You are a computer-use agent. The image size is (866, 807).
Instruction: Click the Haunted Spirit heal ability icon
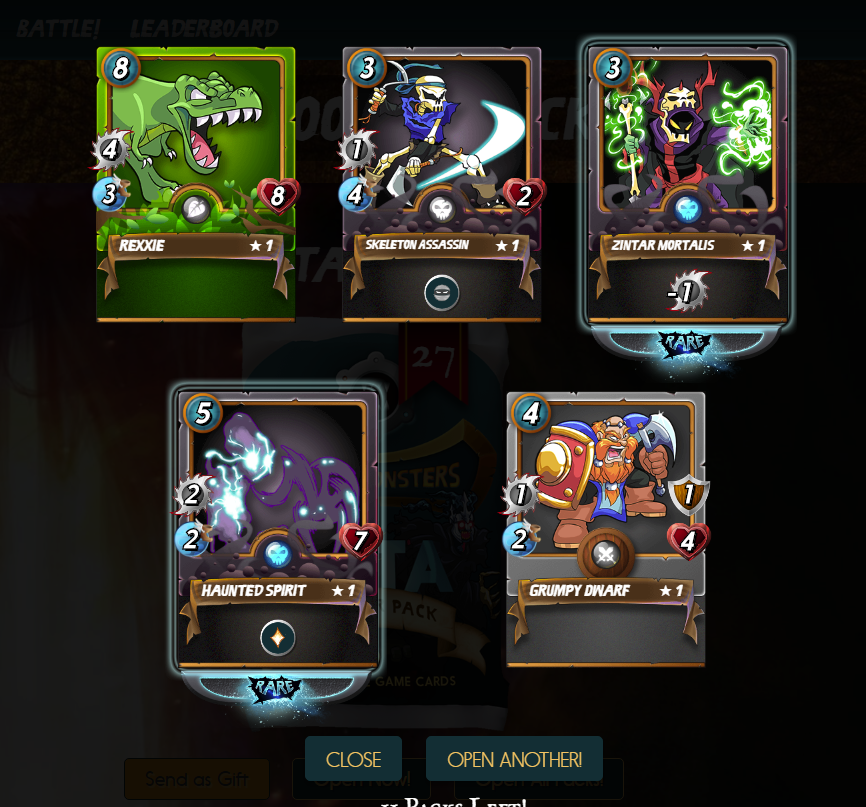277,638
